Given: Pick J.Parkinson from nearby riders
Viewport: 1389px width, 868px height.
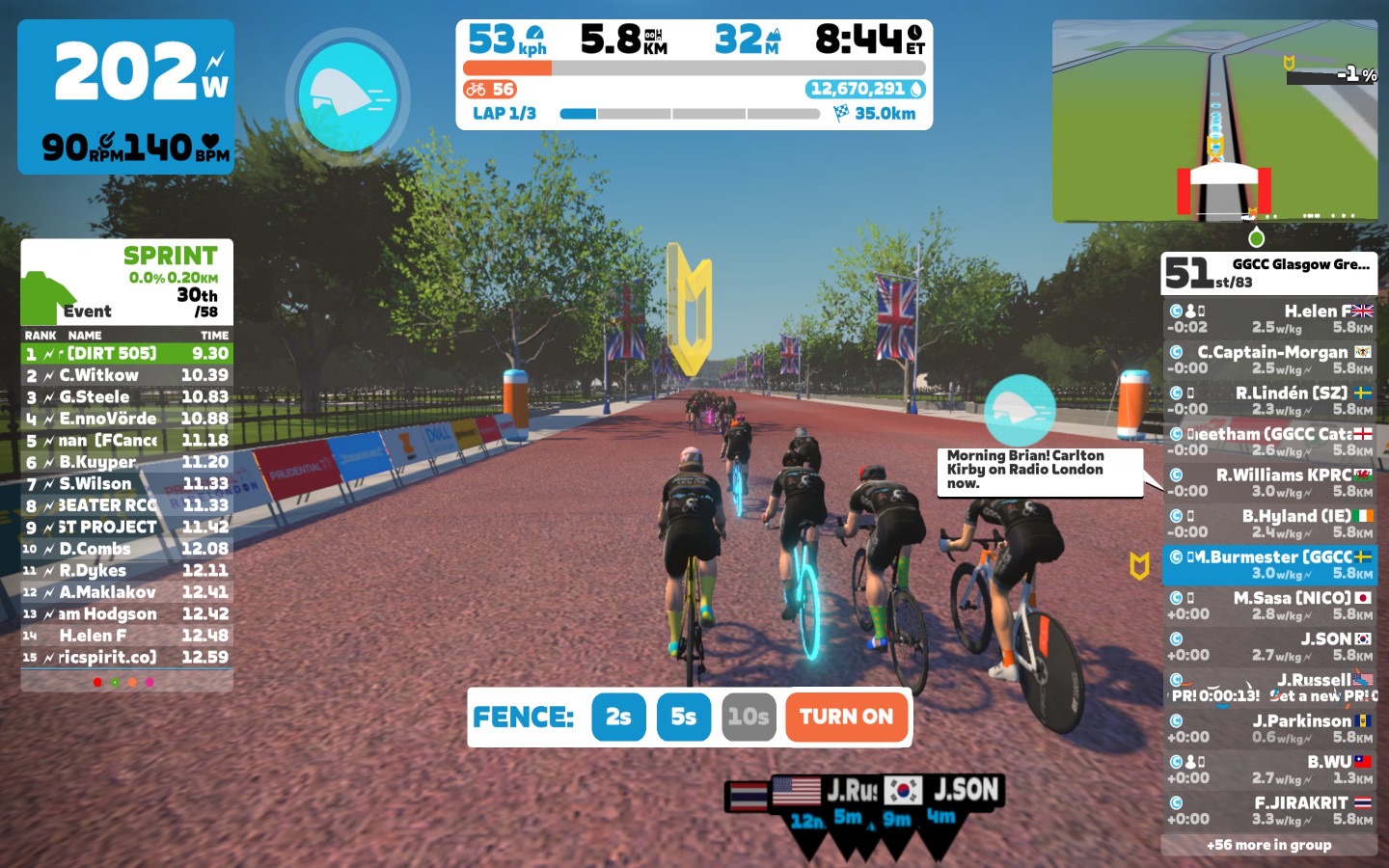Looking at the screenshot, I should [x=1269, y=728].
